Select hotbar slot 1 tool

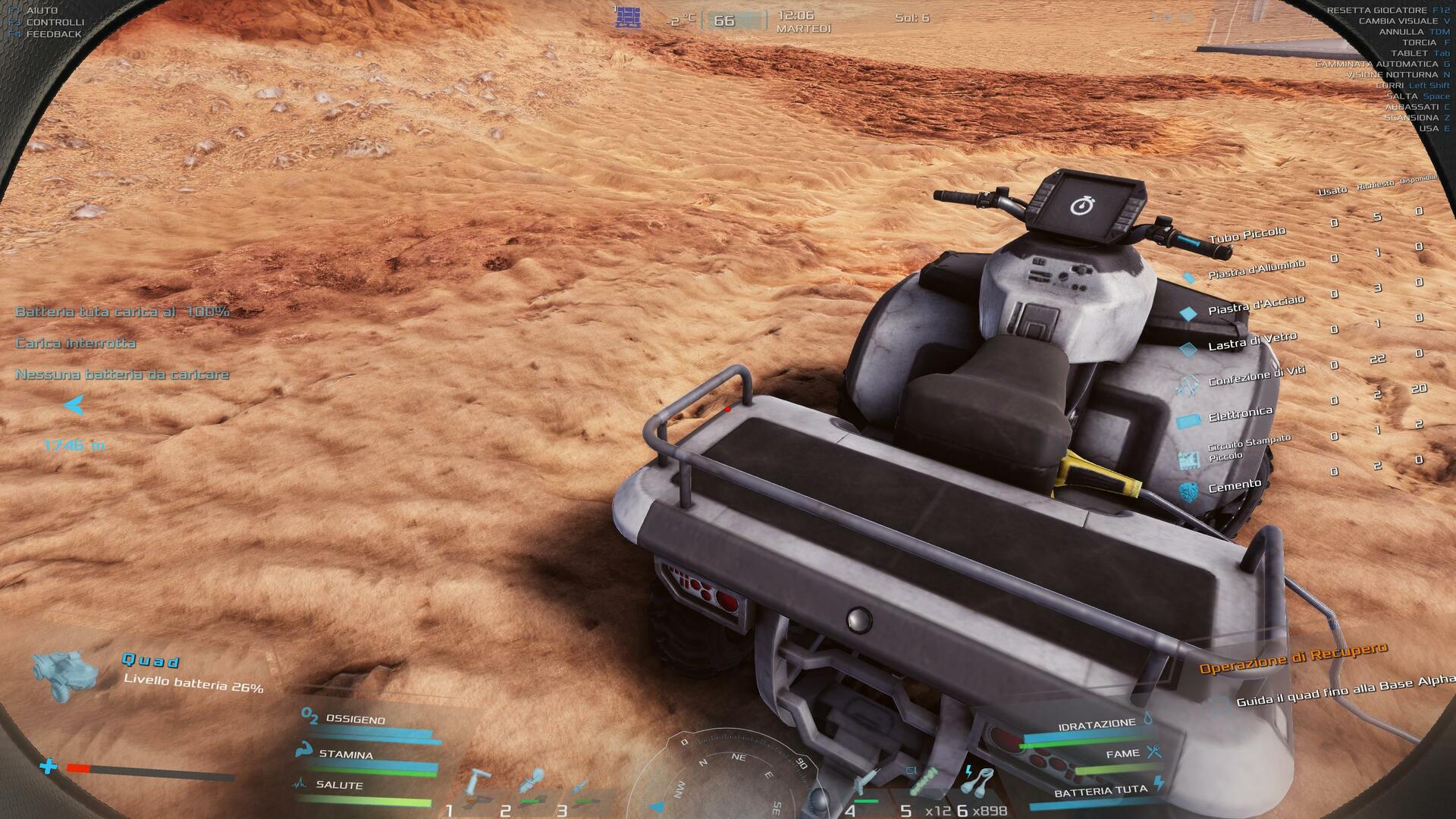pos(478,787)
